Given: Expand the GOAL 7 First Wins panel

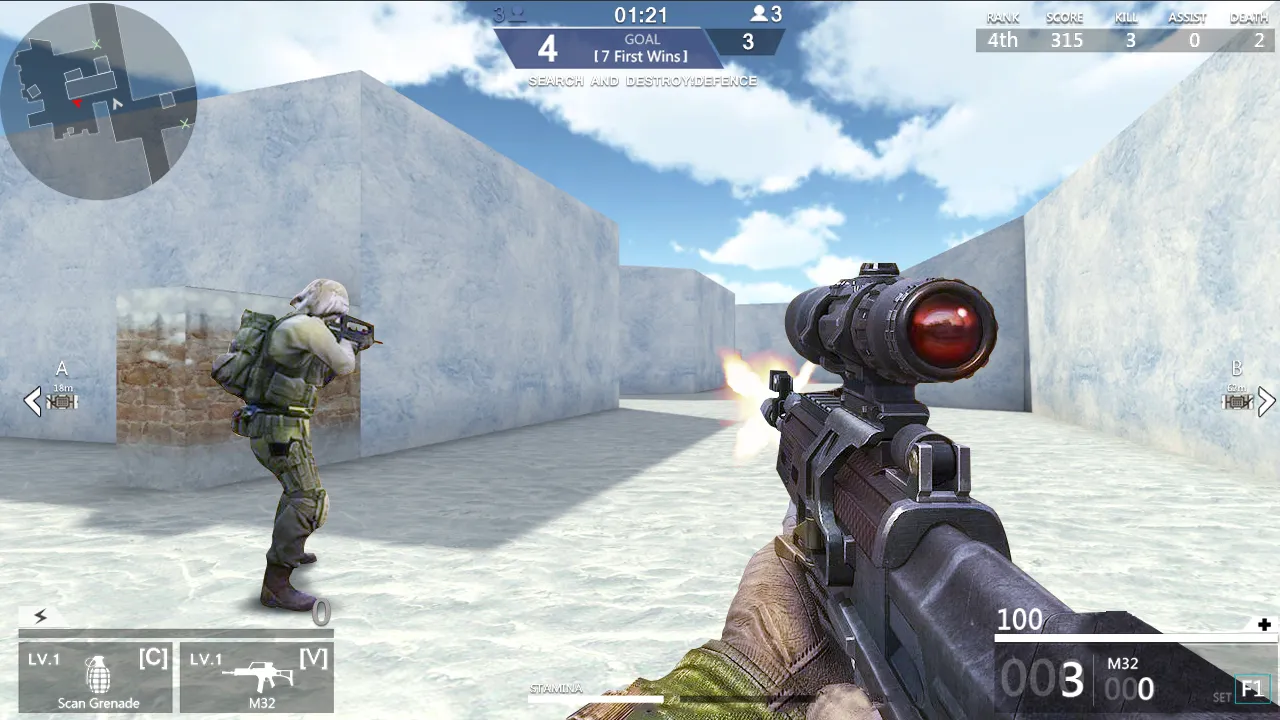Looking at the screenshot, I should click(643, 48).
